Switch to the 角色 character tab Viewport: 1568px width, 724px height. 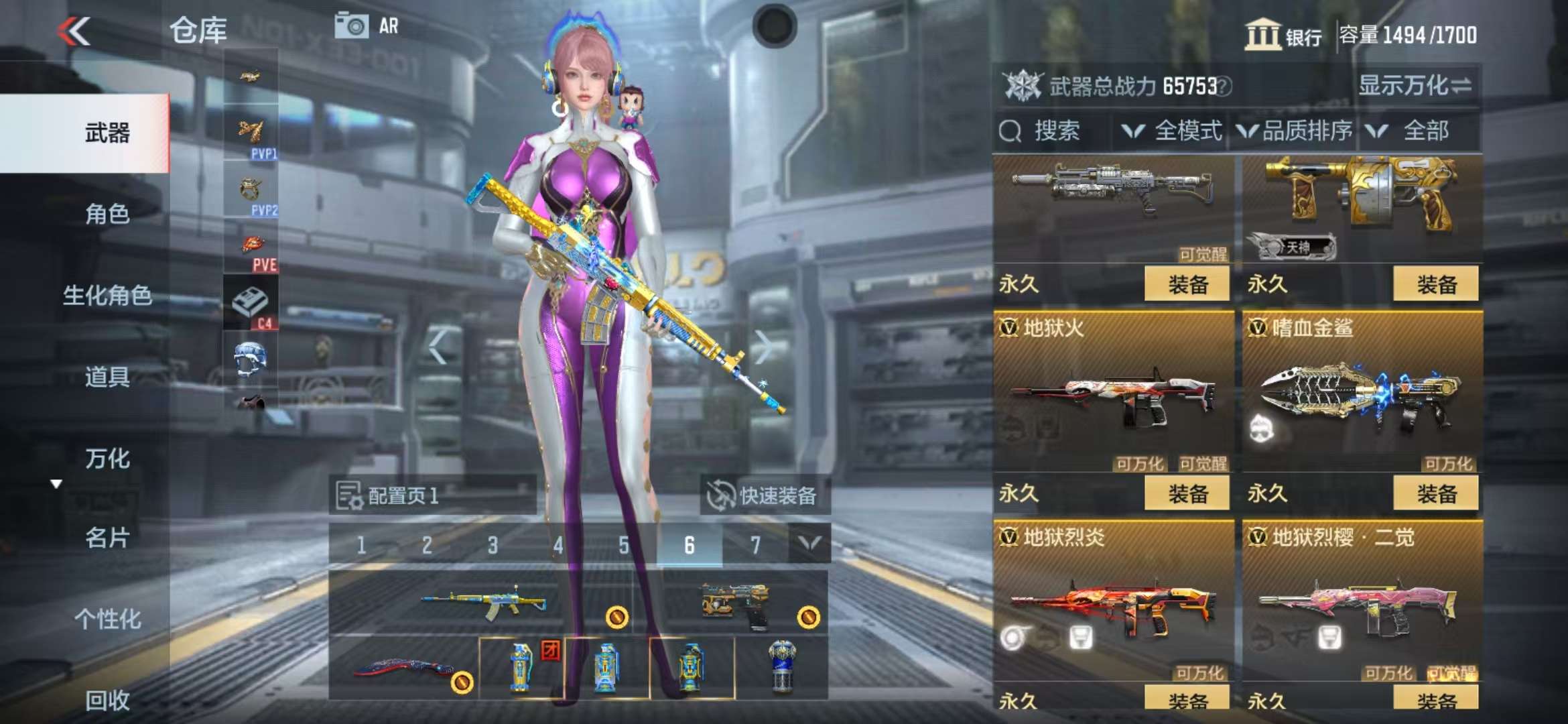tap(107, 215)
